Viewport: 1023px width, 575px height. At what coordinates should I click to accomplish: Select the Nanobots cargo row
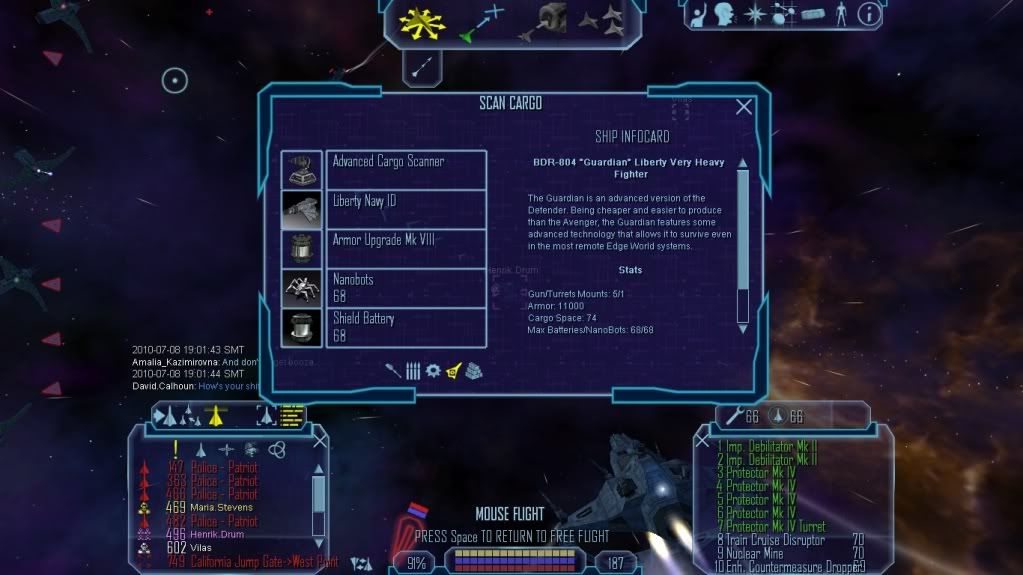[x=406, y=287]
